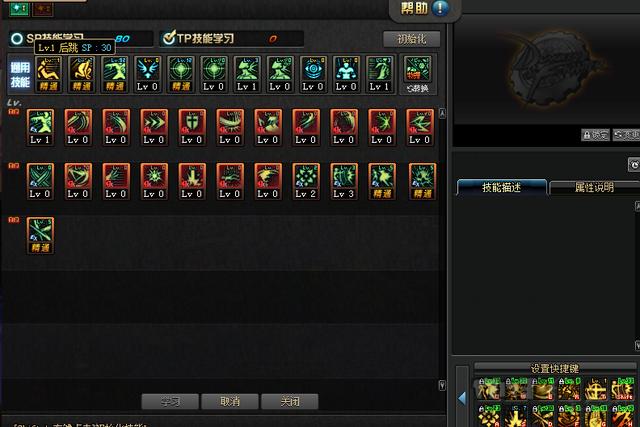Click the 学习 (Learn) button
This screenshot has width=640, height=427.
[x=169, y=401]
